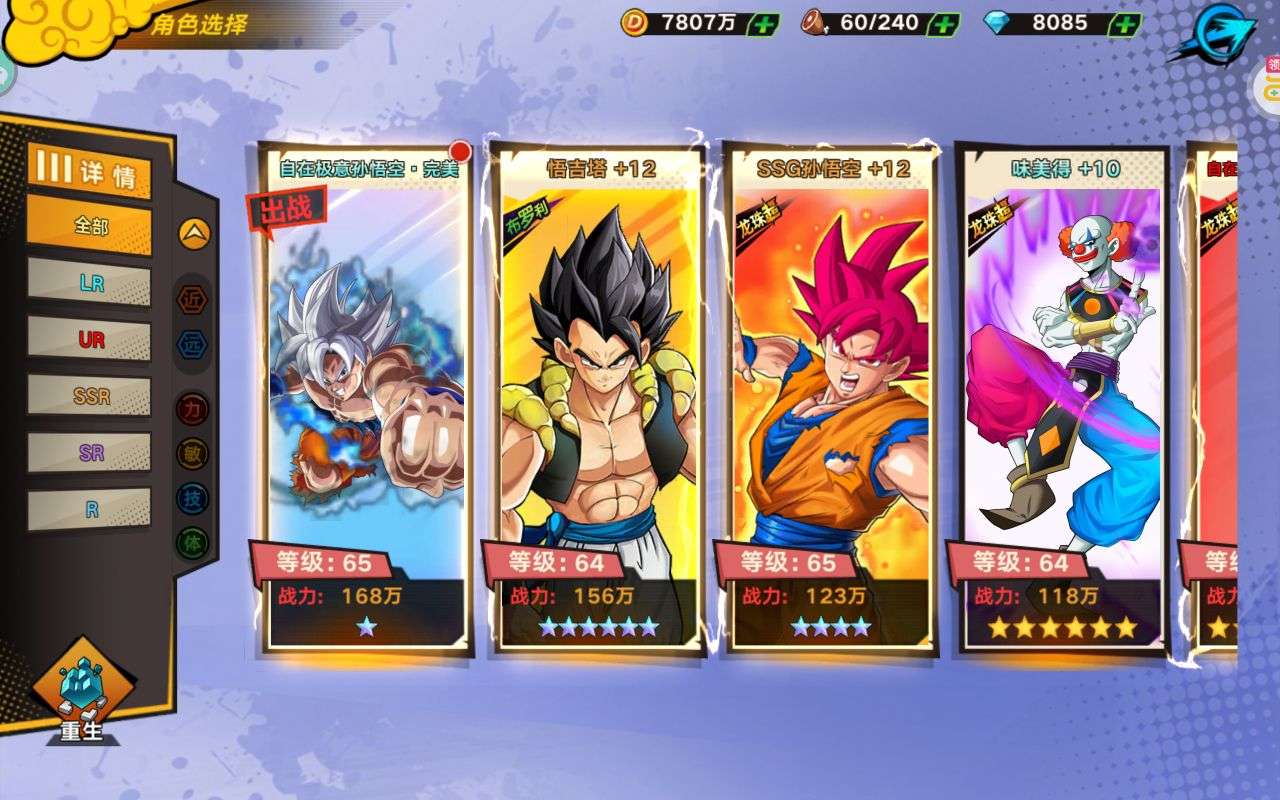This screenshot has height=800, width=1280.
Task: Switch to the 详情 (Details) tab
Action: [90, 170]
